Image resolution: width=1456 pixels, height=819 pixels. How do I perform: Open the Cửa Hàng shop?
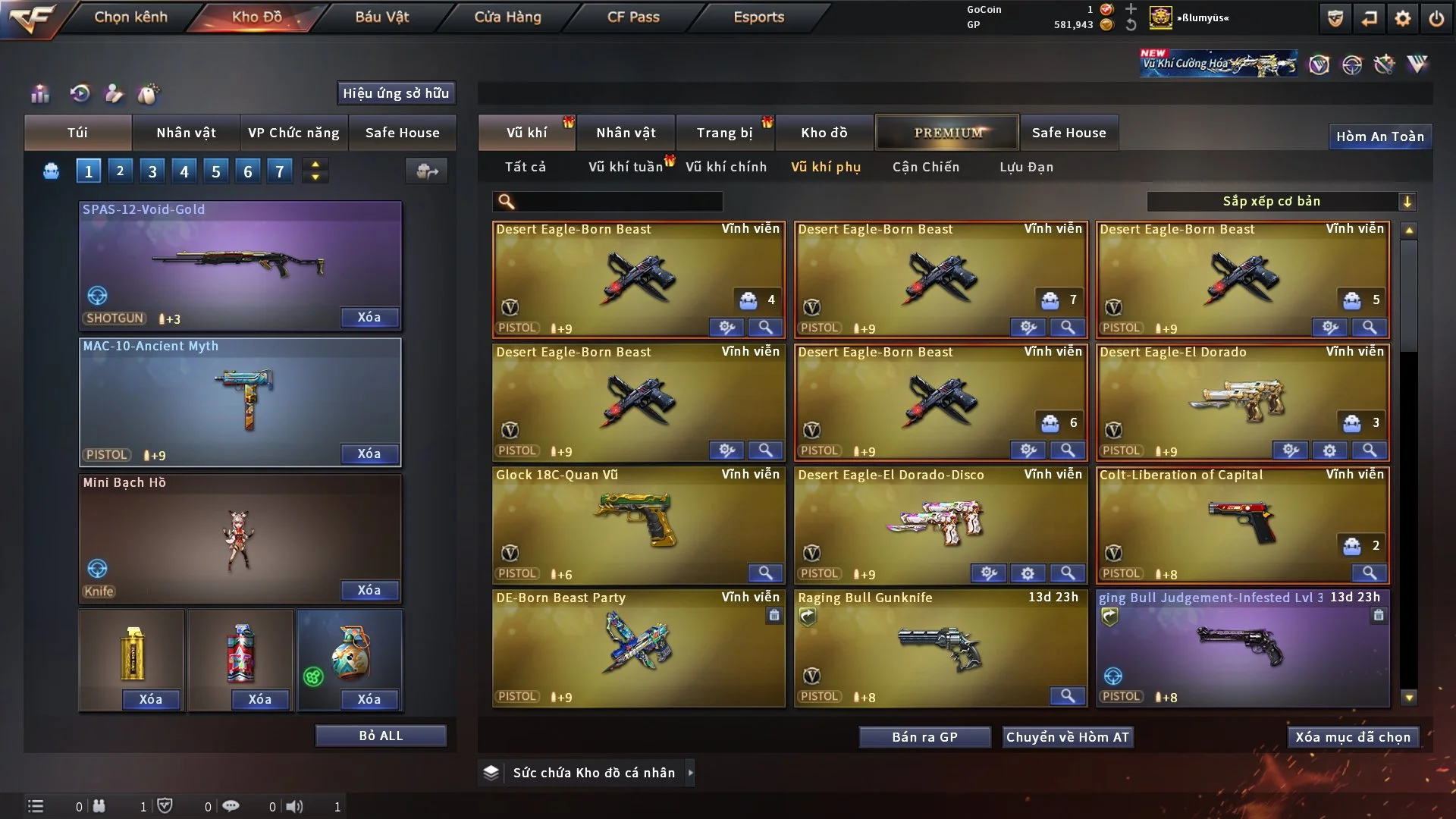pyautogui.click(x=507, y=17)
